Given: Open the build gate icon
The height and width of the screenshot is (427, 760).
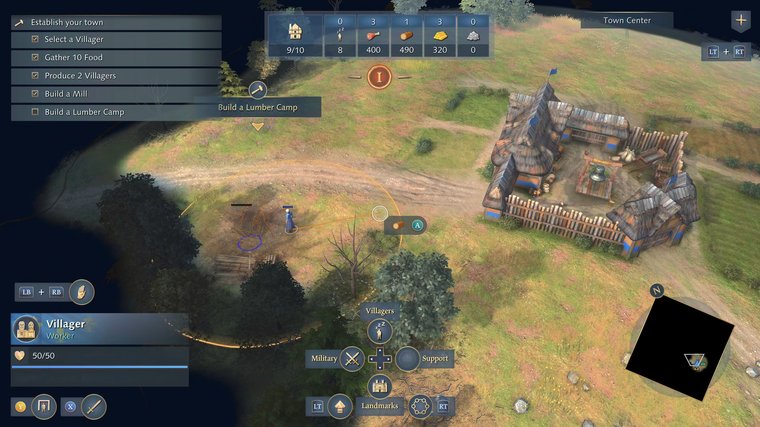Looking at the screenshot, I should coord(43,406).
